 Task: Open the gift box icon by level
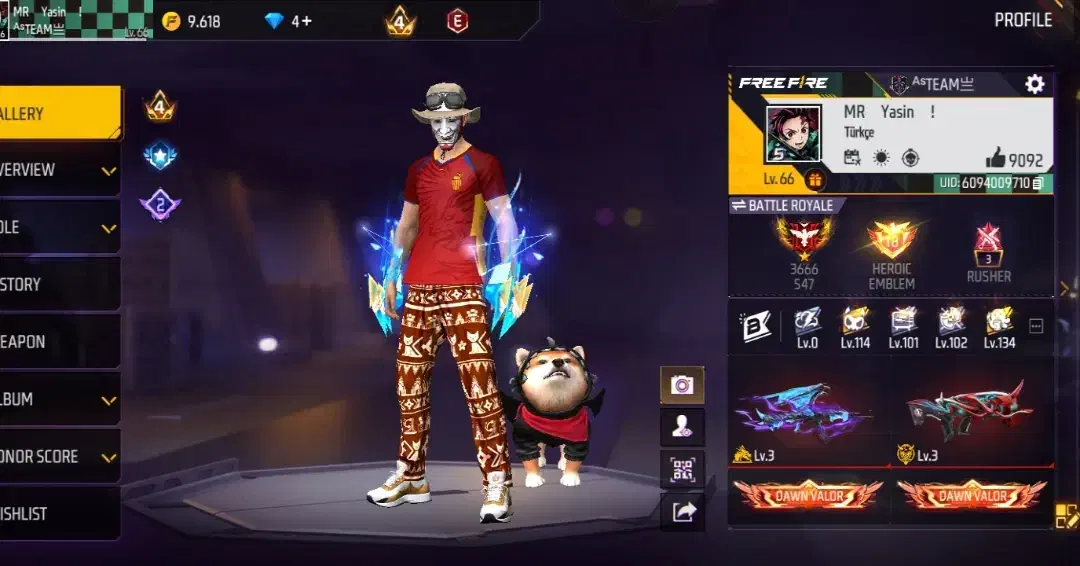click(x=815, y=180)
